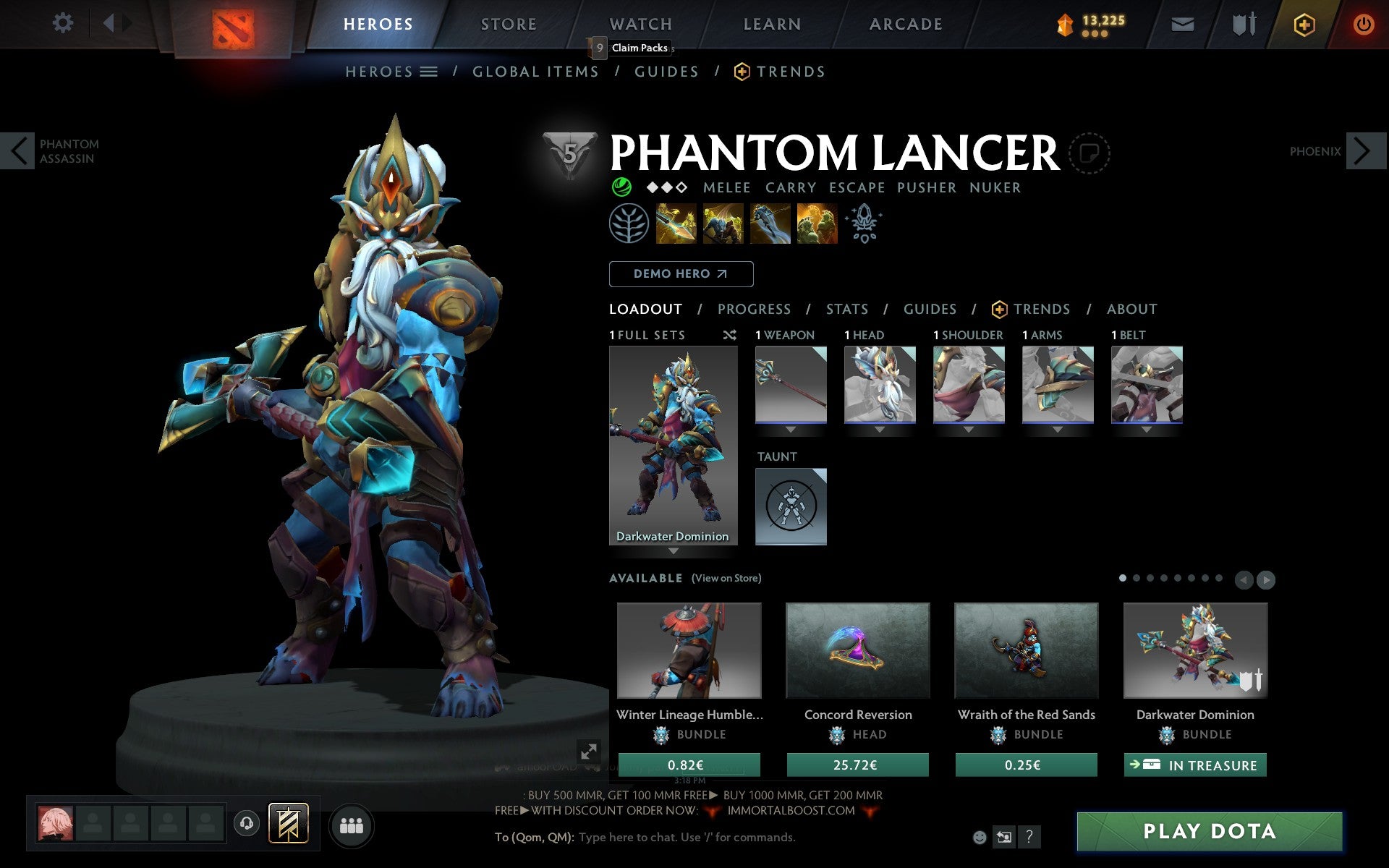
Task: Click the Aghanim's Scepter upgrade icon
Action: pyautogui.click(x=864, y=223)
